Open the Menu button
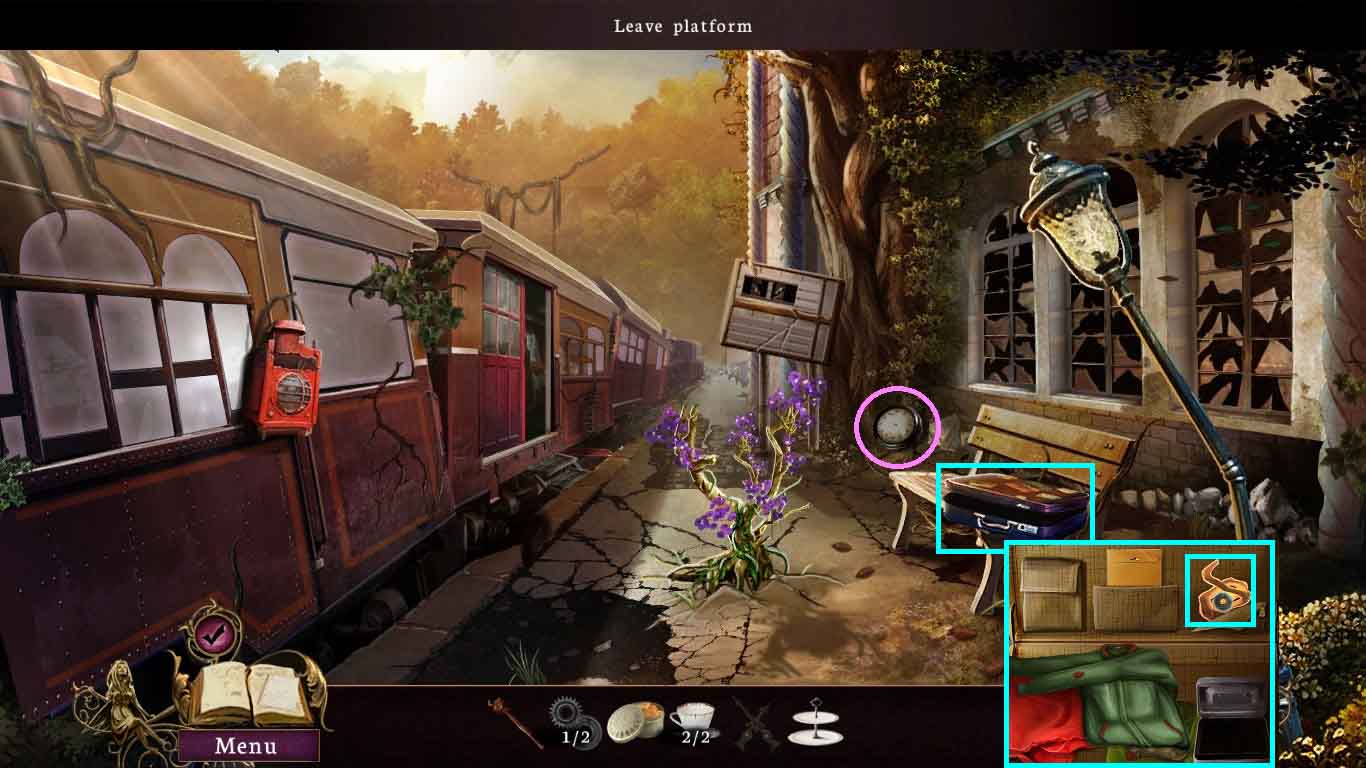1366x768 pixels. pos(246,746)
